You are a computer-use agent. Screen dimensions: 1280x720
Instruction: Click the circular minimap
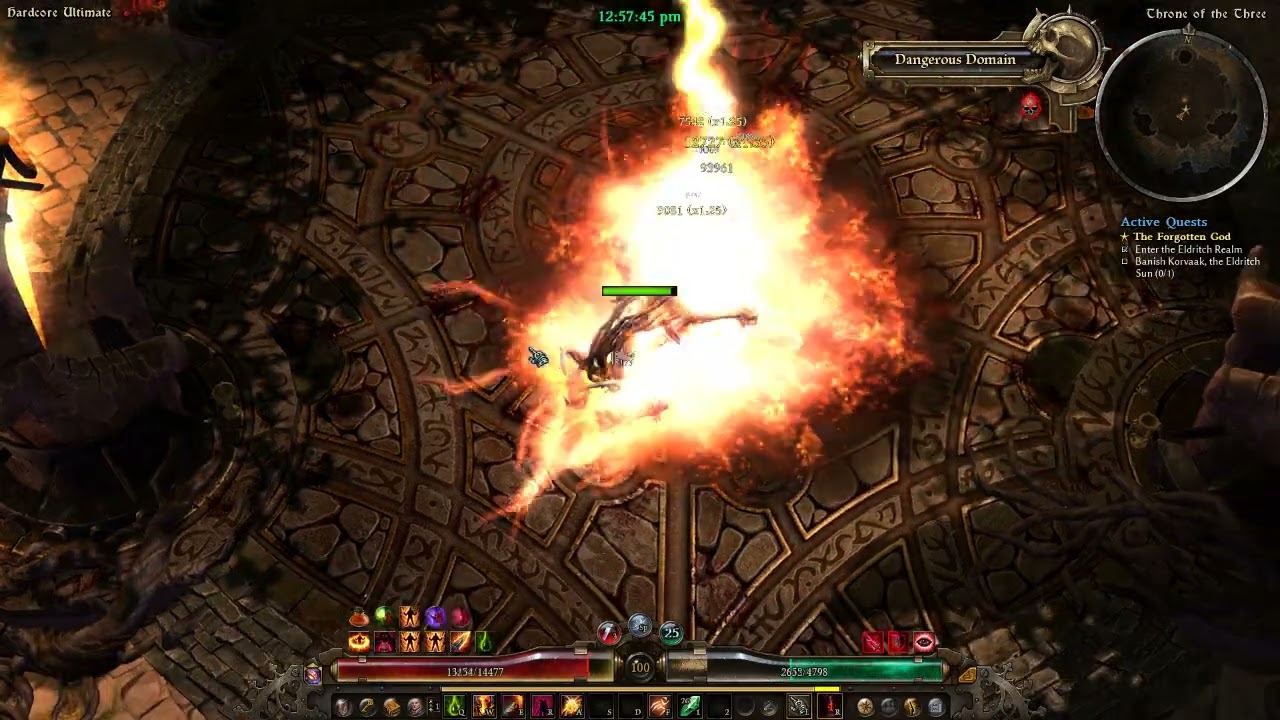1182,114
